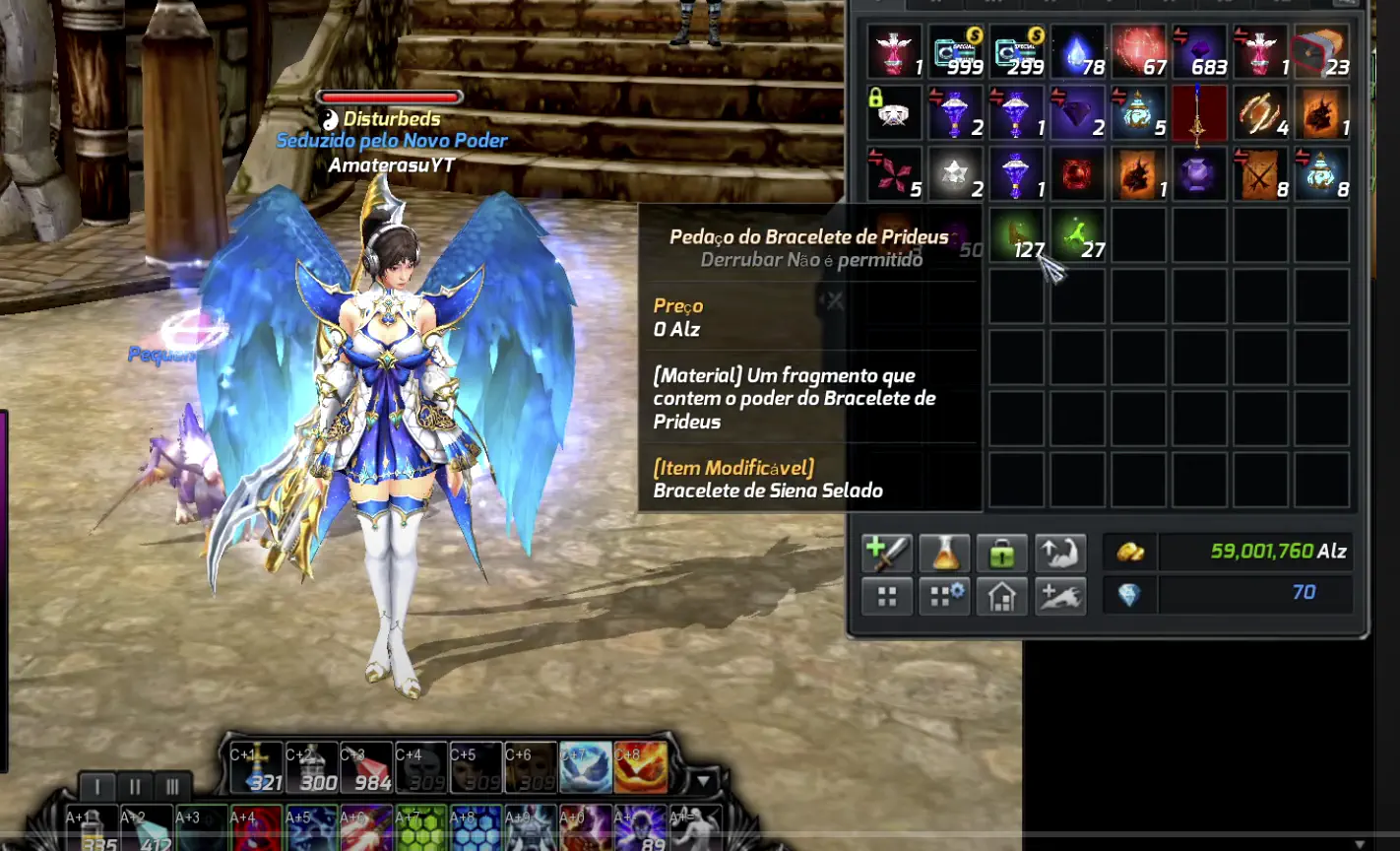Viewport: 1400px width, 851px height.
Task: Select the Pedaço do Bracelete stack of 127
Action: click(1017, 236)
